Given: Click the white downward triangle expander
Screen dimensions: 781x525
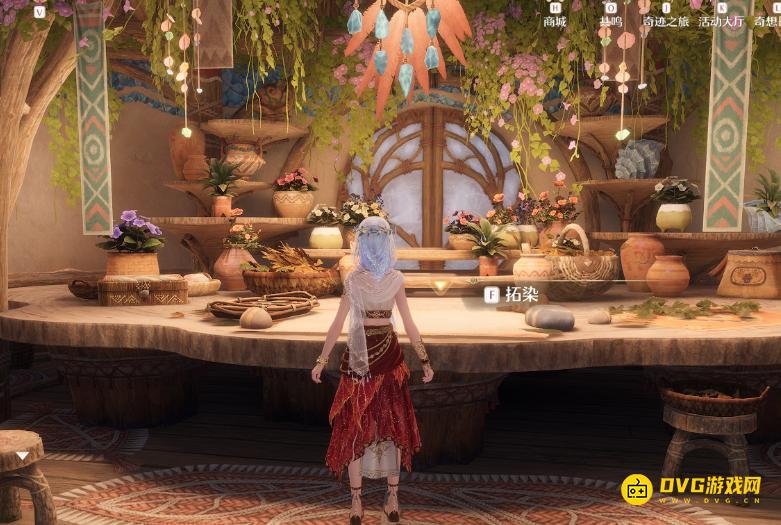Looking at the screenshot, I should (x=23, y=455).
